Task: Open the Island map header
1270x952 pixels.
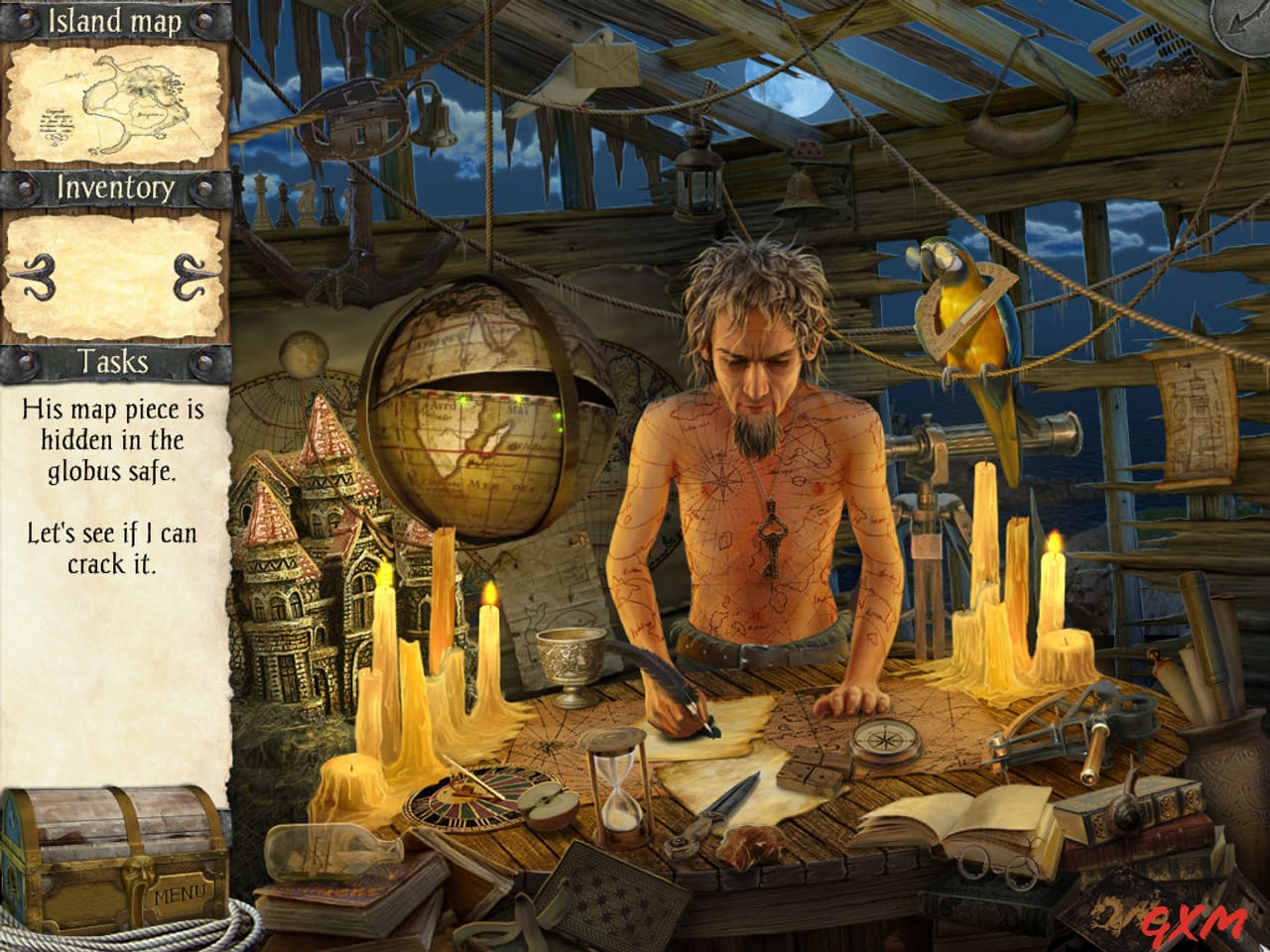Action: click(114, 20)
